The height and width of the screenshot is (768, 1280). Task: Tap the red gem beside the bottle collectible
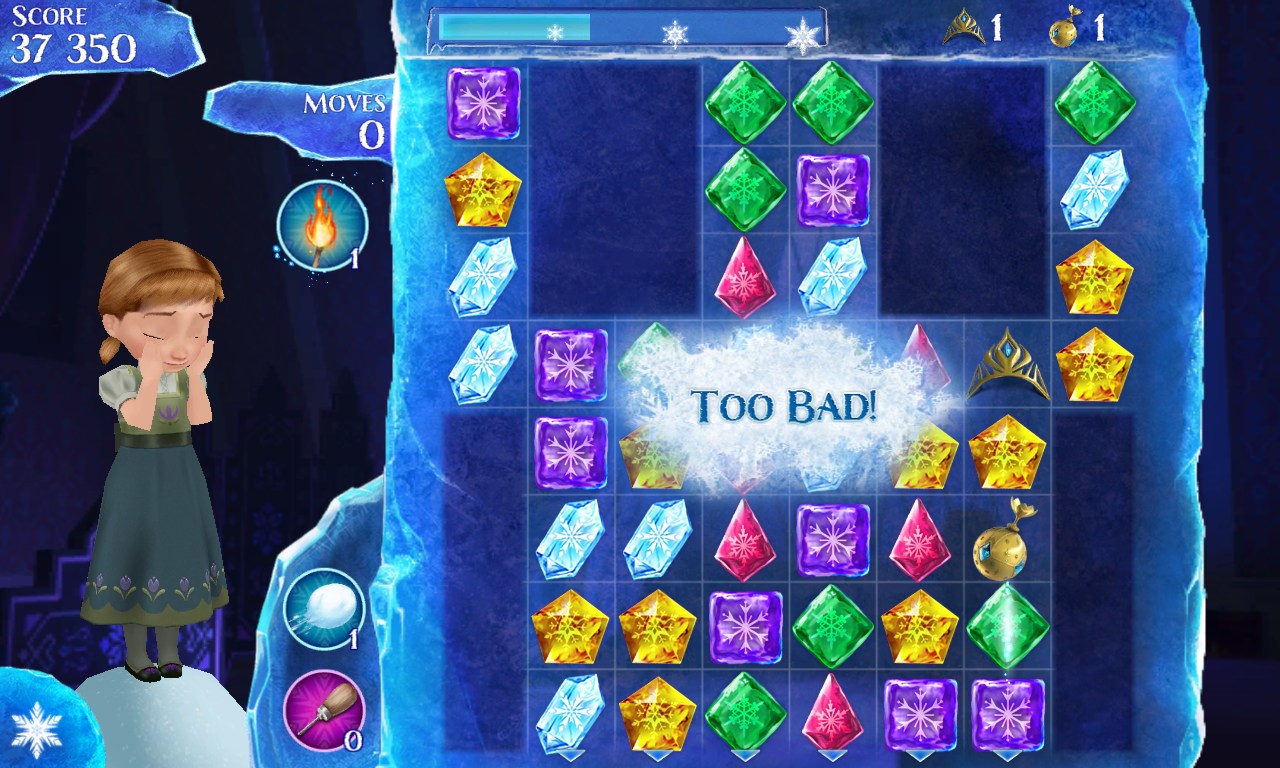[918, 545]
